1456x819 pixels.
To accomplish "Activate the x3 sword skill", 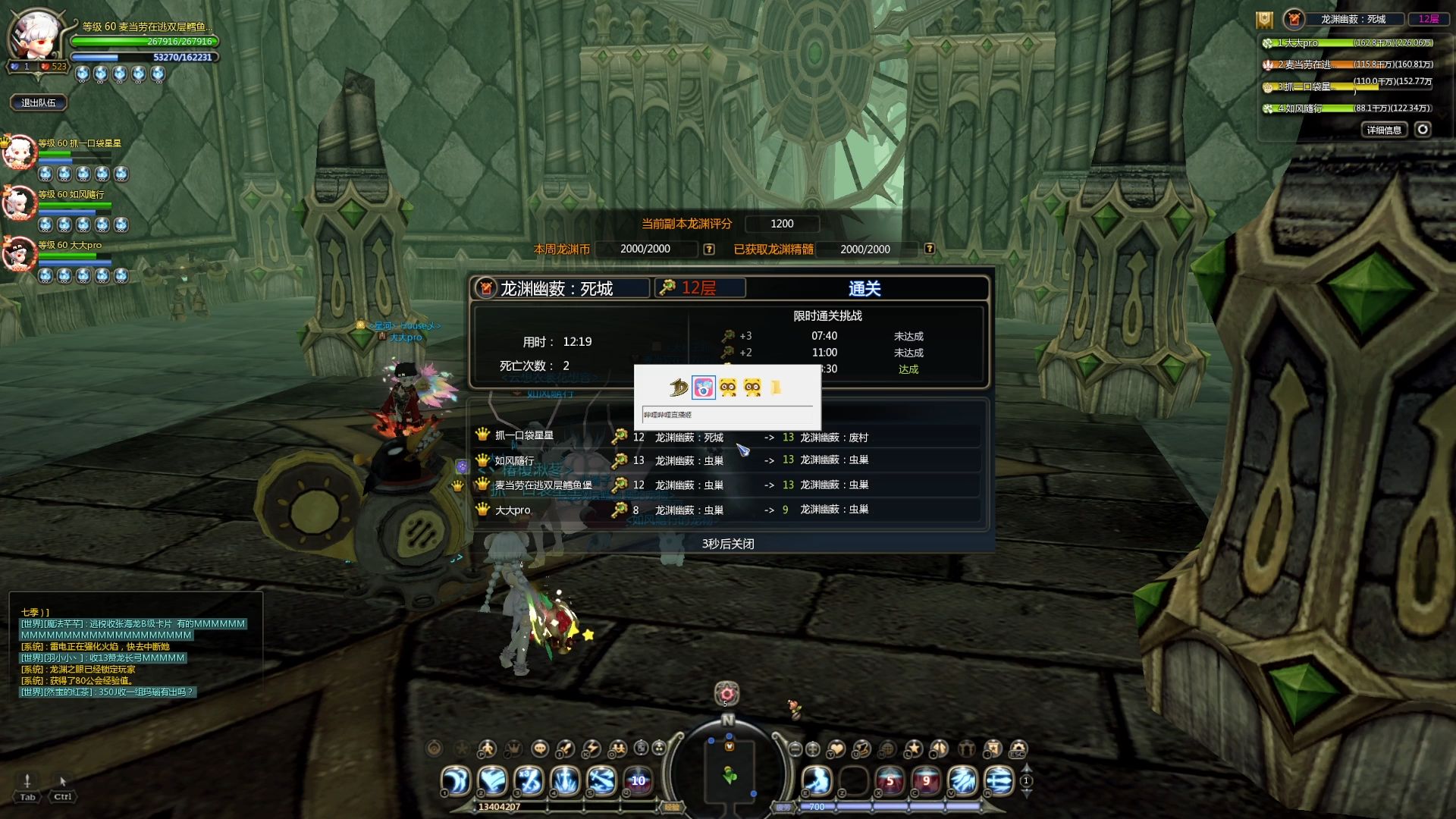I will point(529,780).
